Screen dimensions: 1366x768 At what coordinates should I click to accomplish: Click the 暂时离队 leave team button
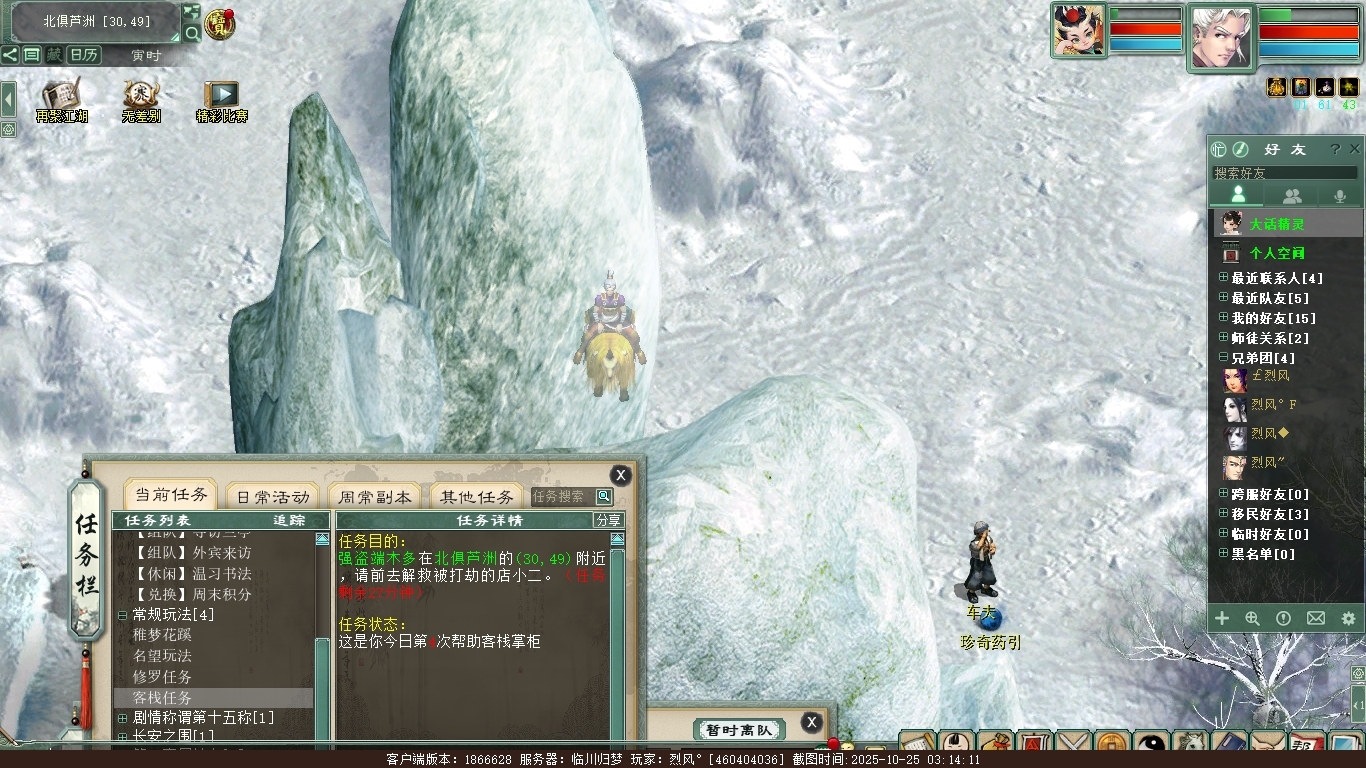(x=739, y=730)
